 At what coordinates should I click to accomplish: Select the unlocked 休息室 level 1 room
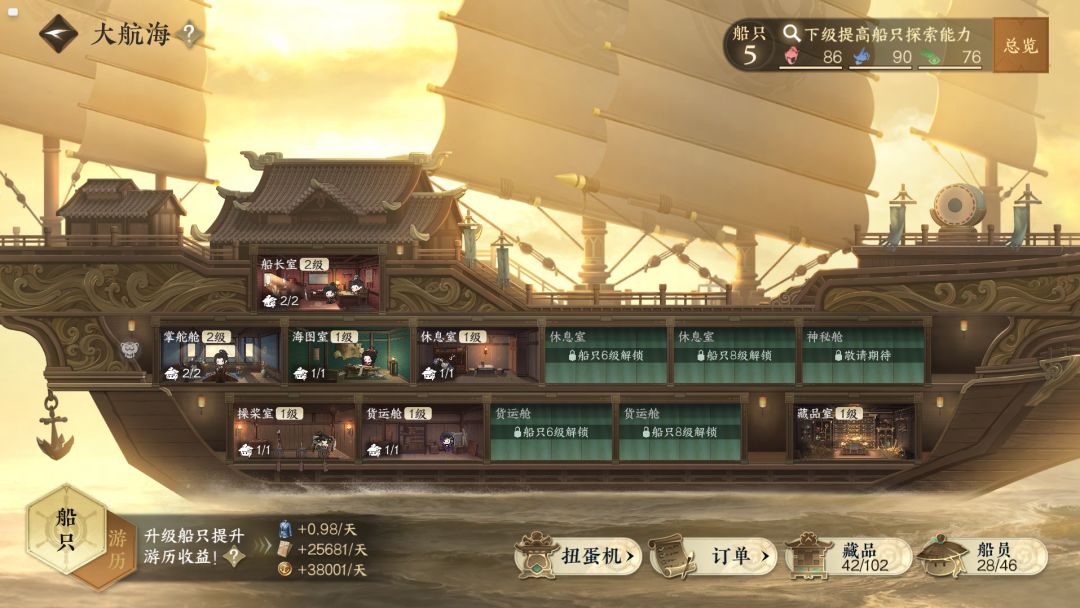coord(477,355)
